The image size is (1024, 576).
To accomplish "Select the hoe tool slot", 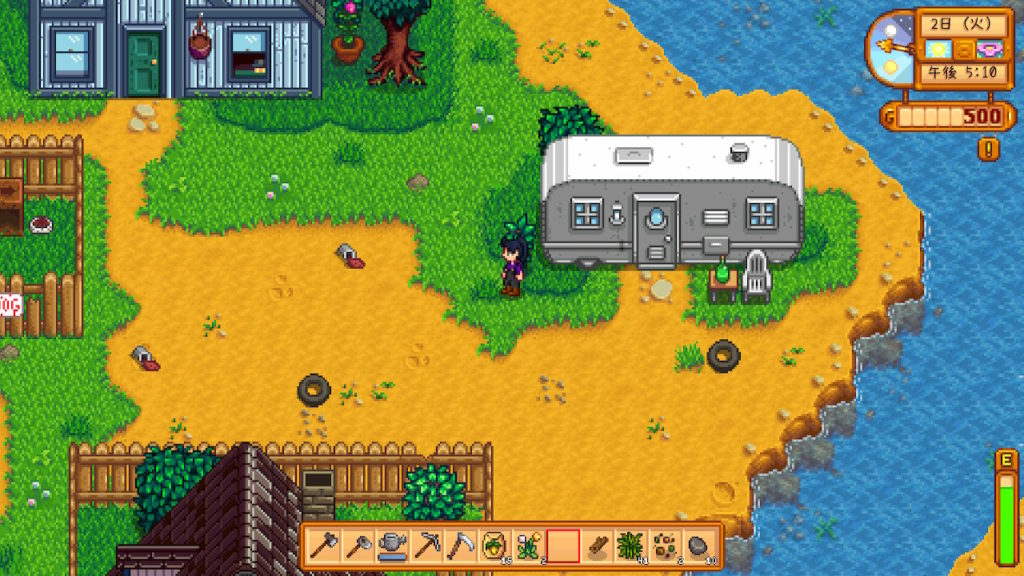I will [x=359, y=546].
